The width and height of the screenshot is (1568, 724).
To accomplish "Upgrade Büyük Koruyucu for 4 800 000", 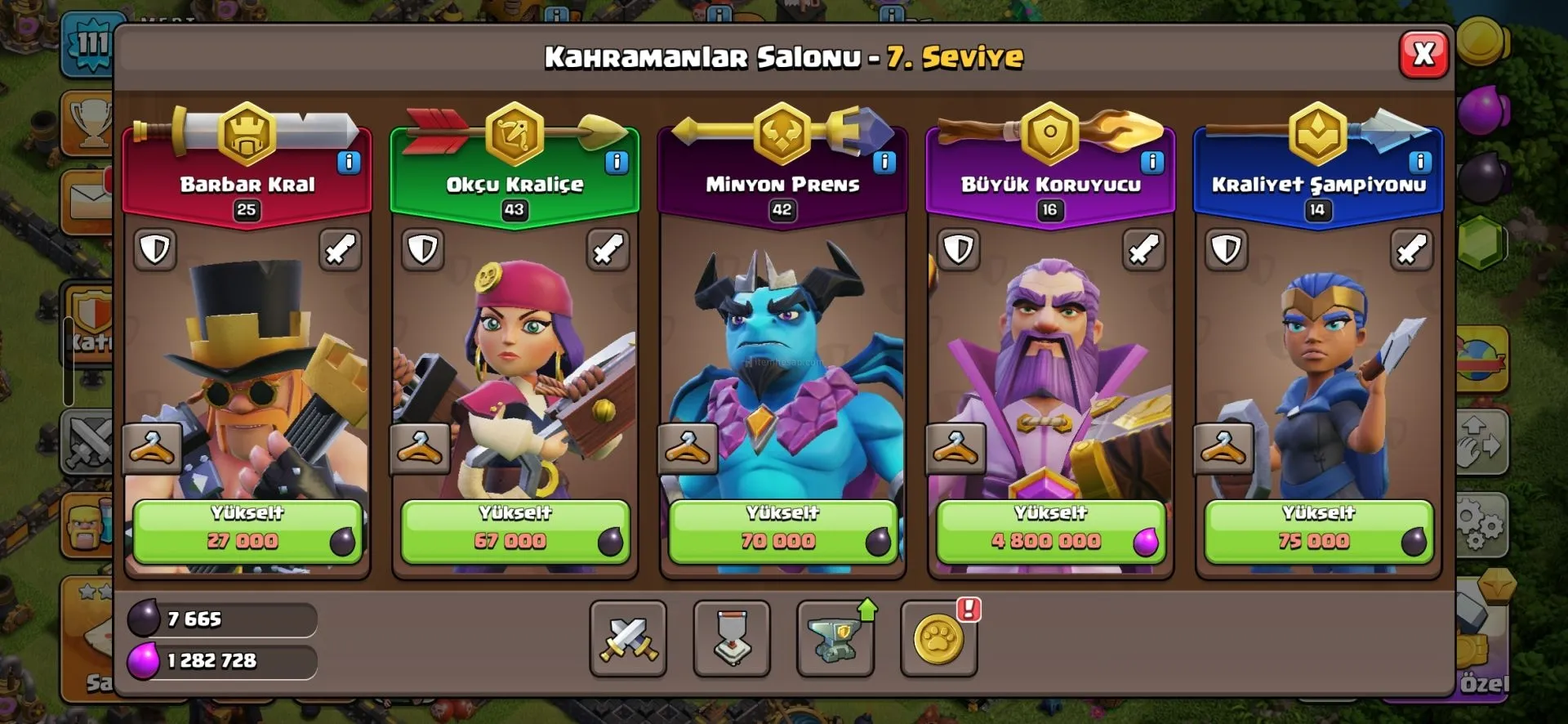I will click(1050, 530).
